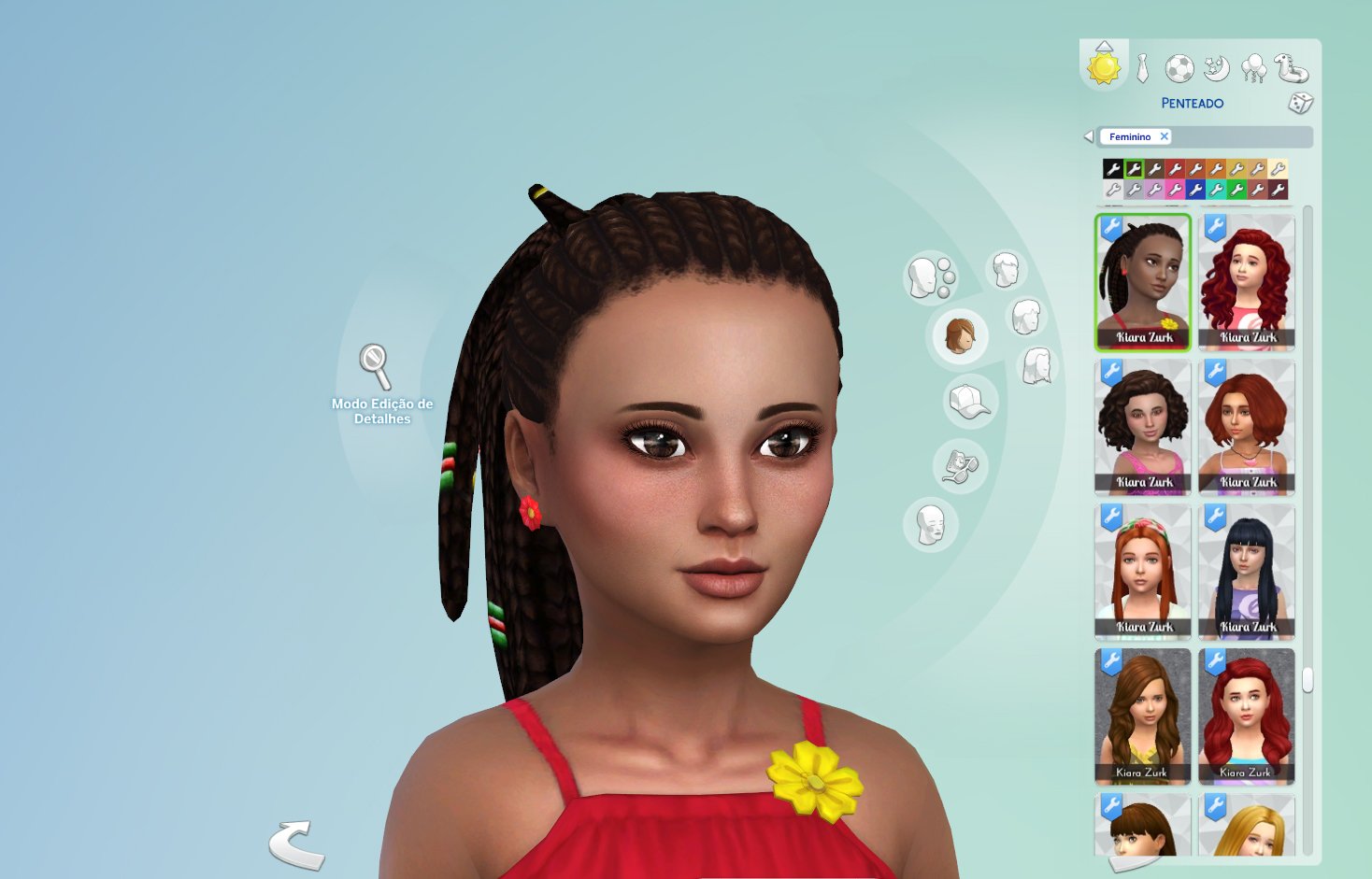Collapse the filter bar with left arrow

coord(1088,136)
